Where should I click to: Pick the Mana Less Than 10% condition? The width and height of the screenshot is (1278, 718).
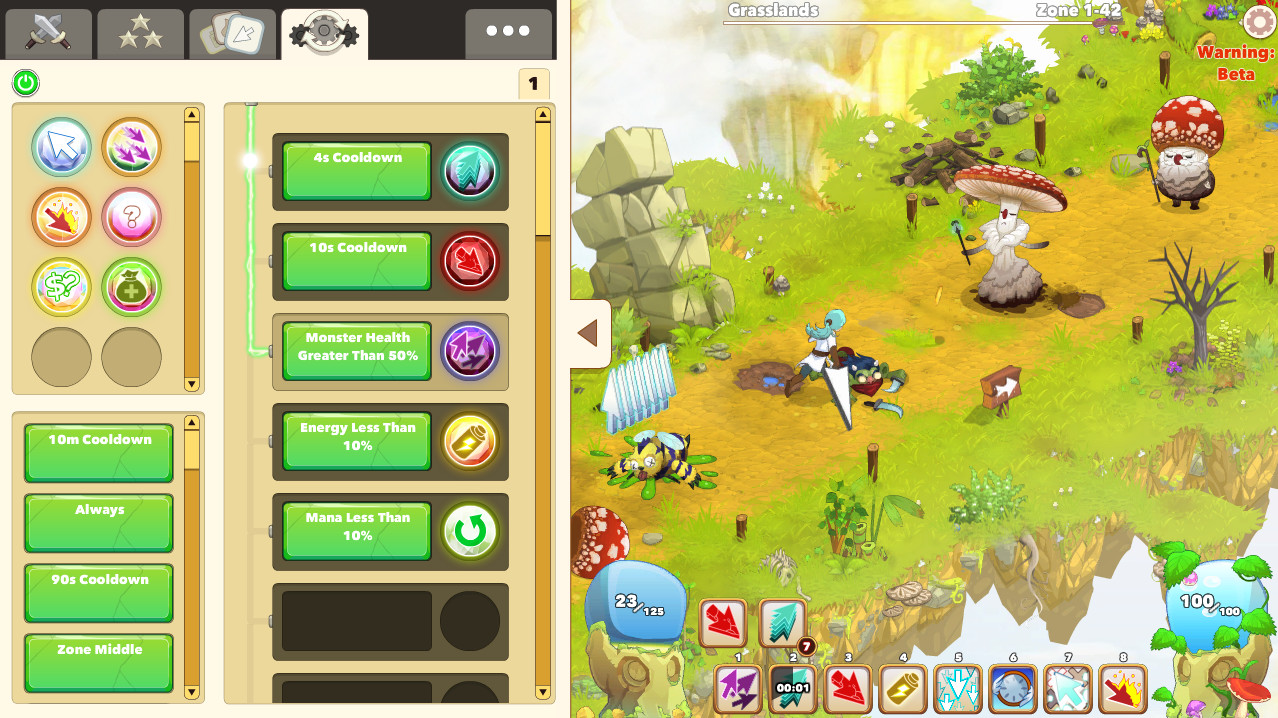click(357, 531)
